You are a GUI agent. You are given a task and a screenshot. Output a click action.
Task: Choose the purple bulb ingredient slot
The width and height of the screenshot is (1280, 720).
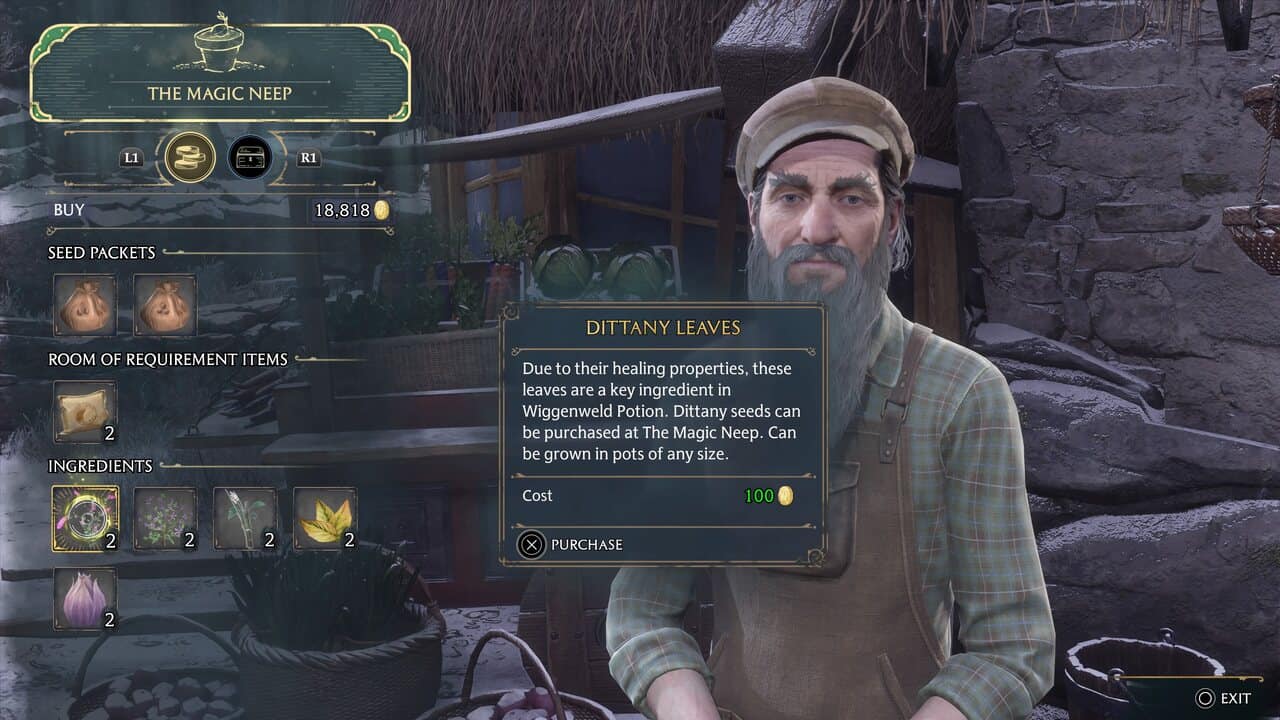click(x=85, y=599)
